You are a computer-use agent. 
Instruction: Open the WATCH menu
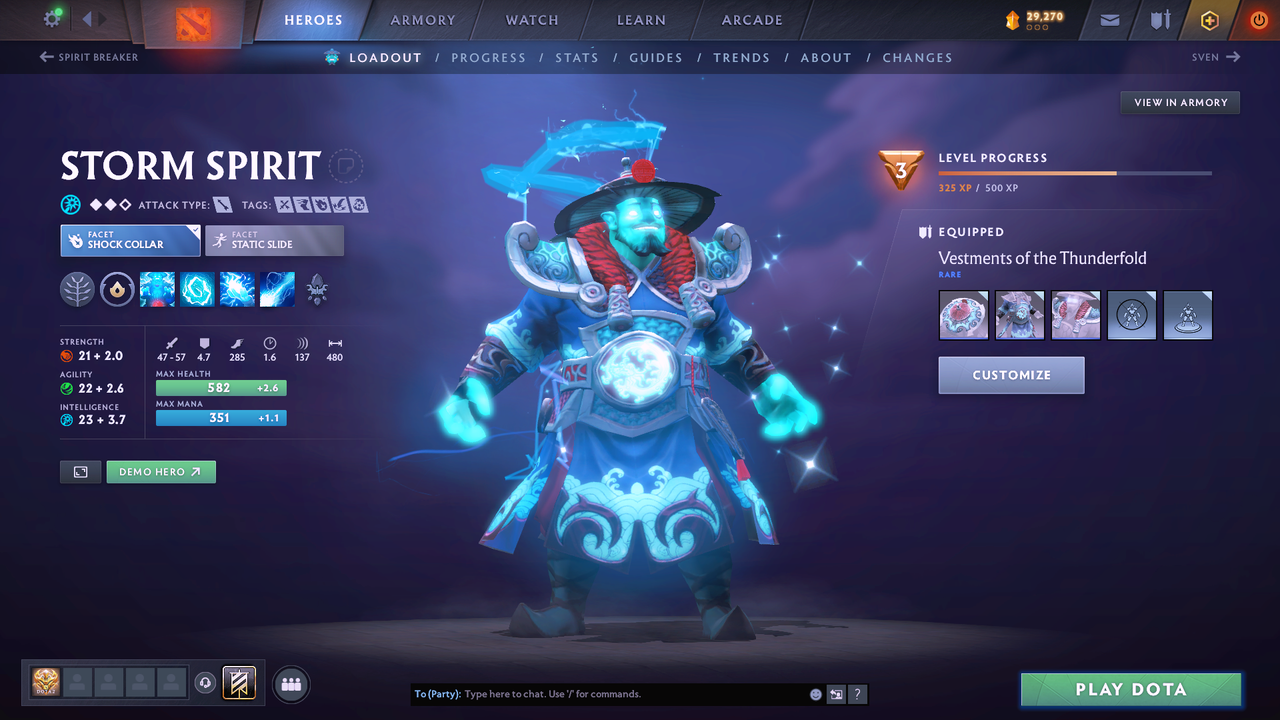531,20
